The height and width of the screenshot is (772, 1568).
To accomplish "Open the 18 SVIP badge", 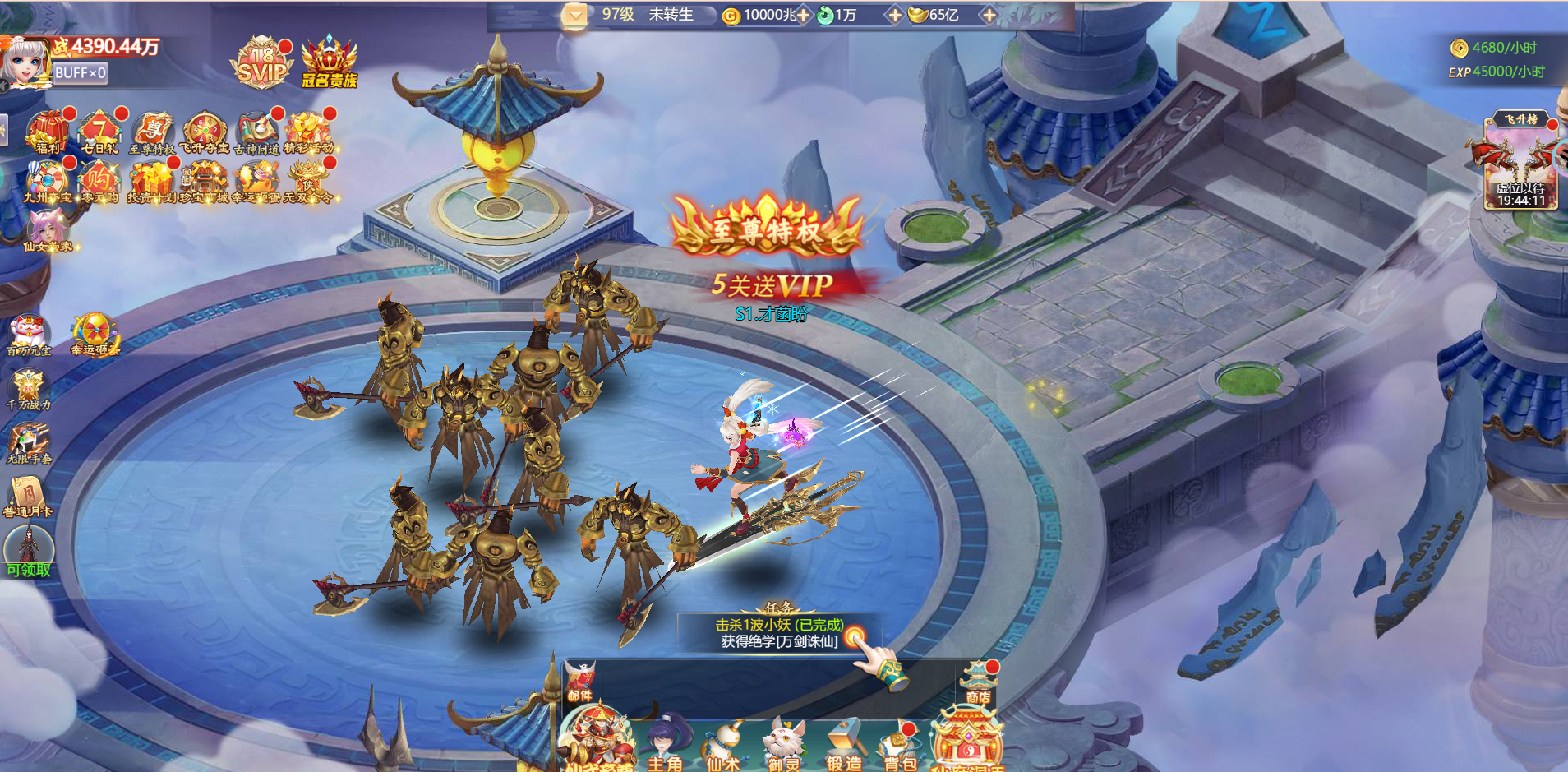I will tap(261, 63).
